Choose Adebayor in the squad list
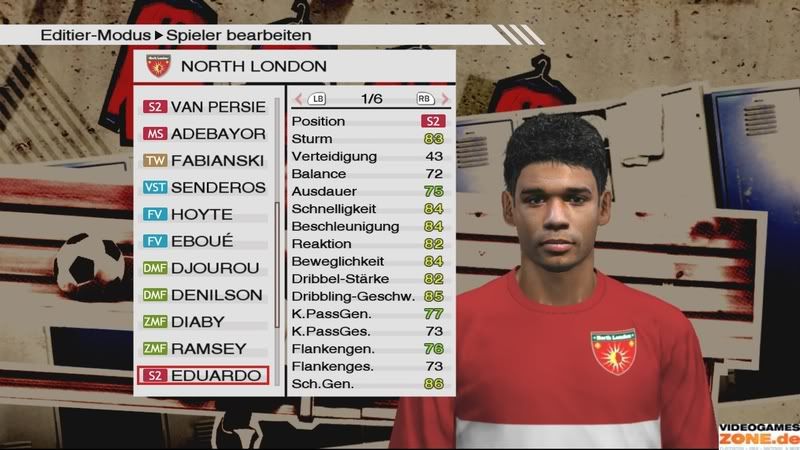 205,133
